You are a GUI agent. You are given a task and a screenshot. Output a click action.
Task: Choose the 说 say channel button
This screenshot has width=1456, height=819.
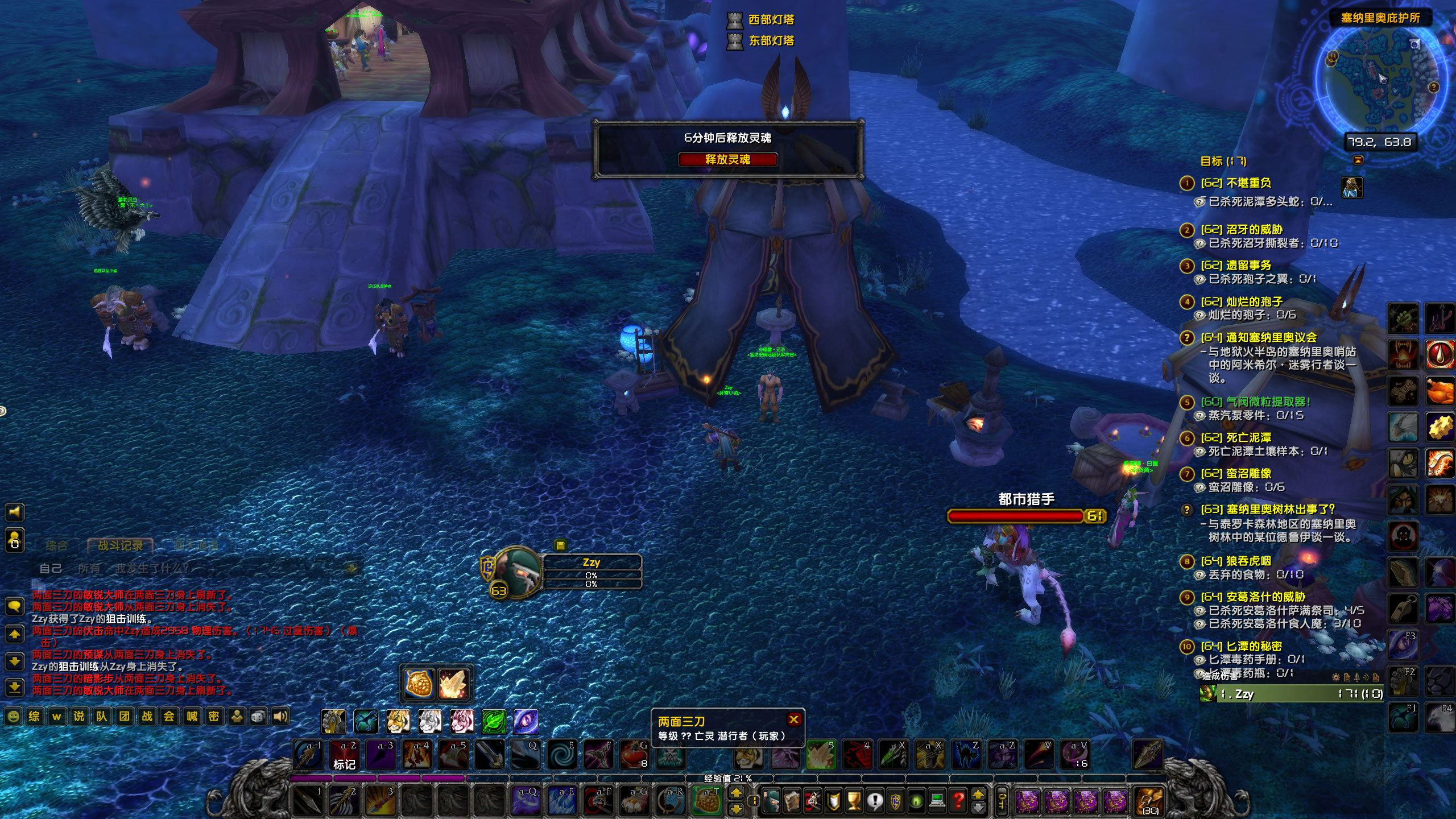(x=78, y=716)
